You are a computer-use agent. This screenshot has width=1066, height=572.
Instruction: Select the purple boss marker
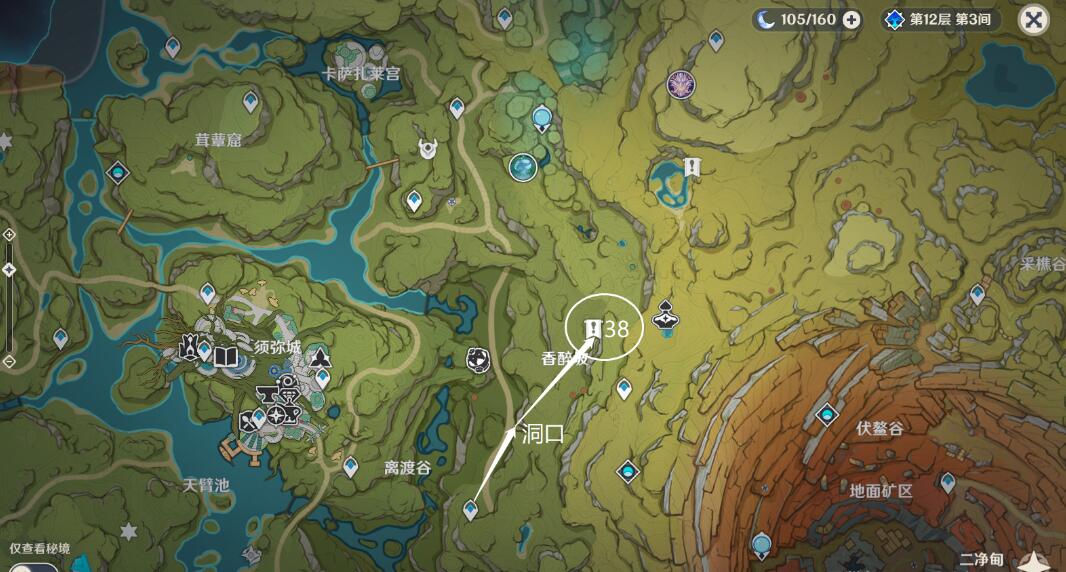click(681, 85)
